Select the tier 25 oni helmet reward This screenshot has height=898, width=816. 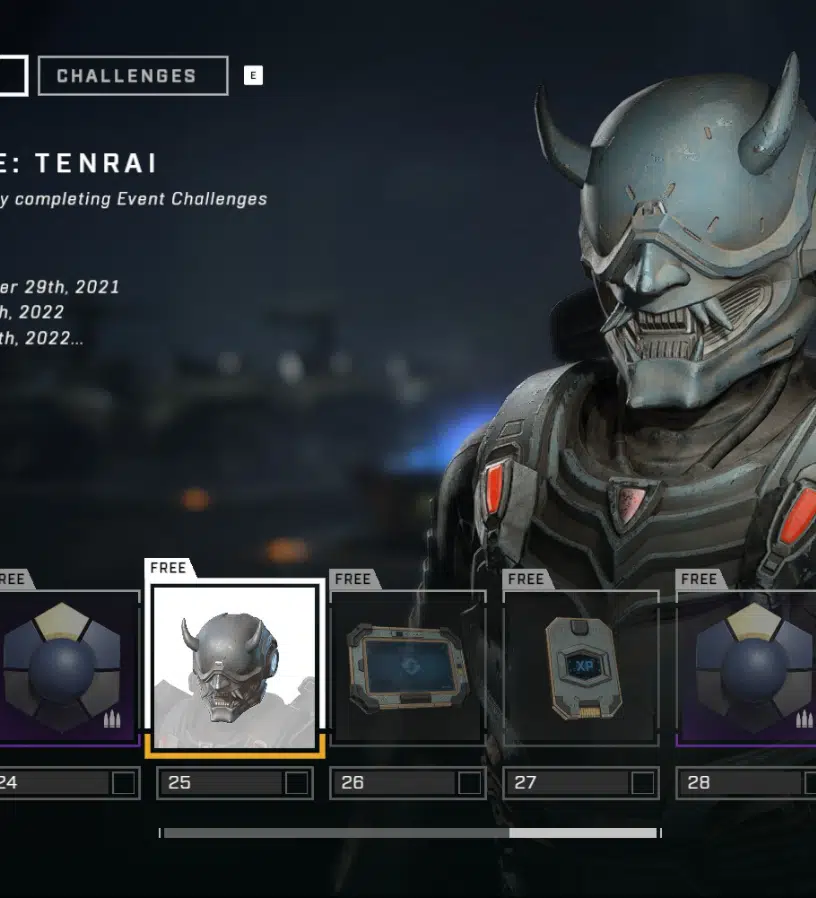[x=234, y=666]
